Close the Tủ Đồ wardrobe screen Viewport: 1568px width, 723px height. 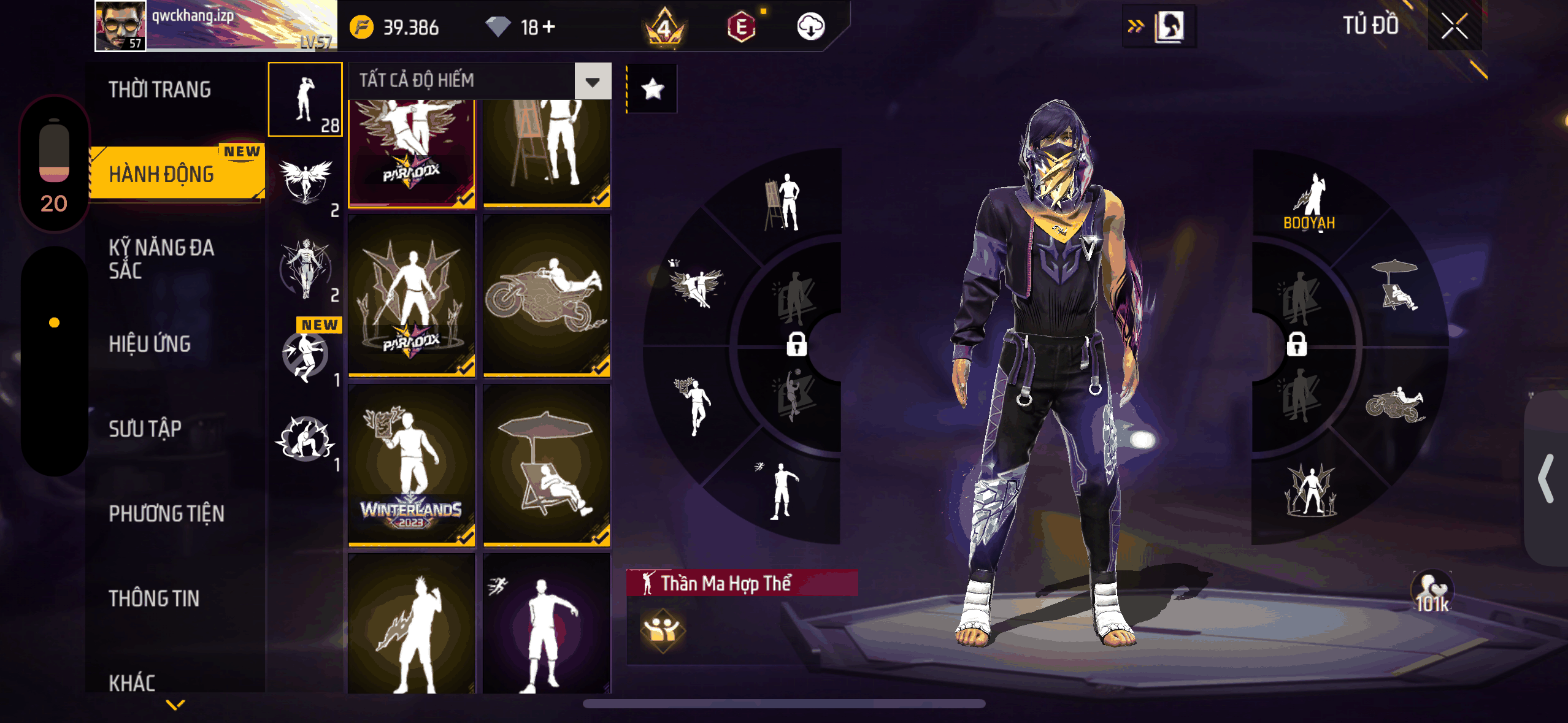[1454, 26]
